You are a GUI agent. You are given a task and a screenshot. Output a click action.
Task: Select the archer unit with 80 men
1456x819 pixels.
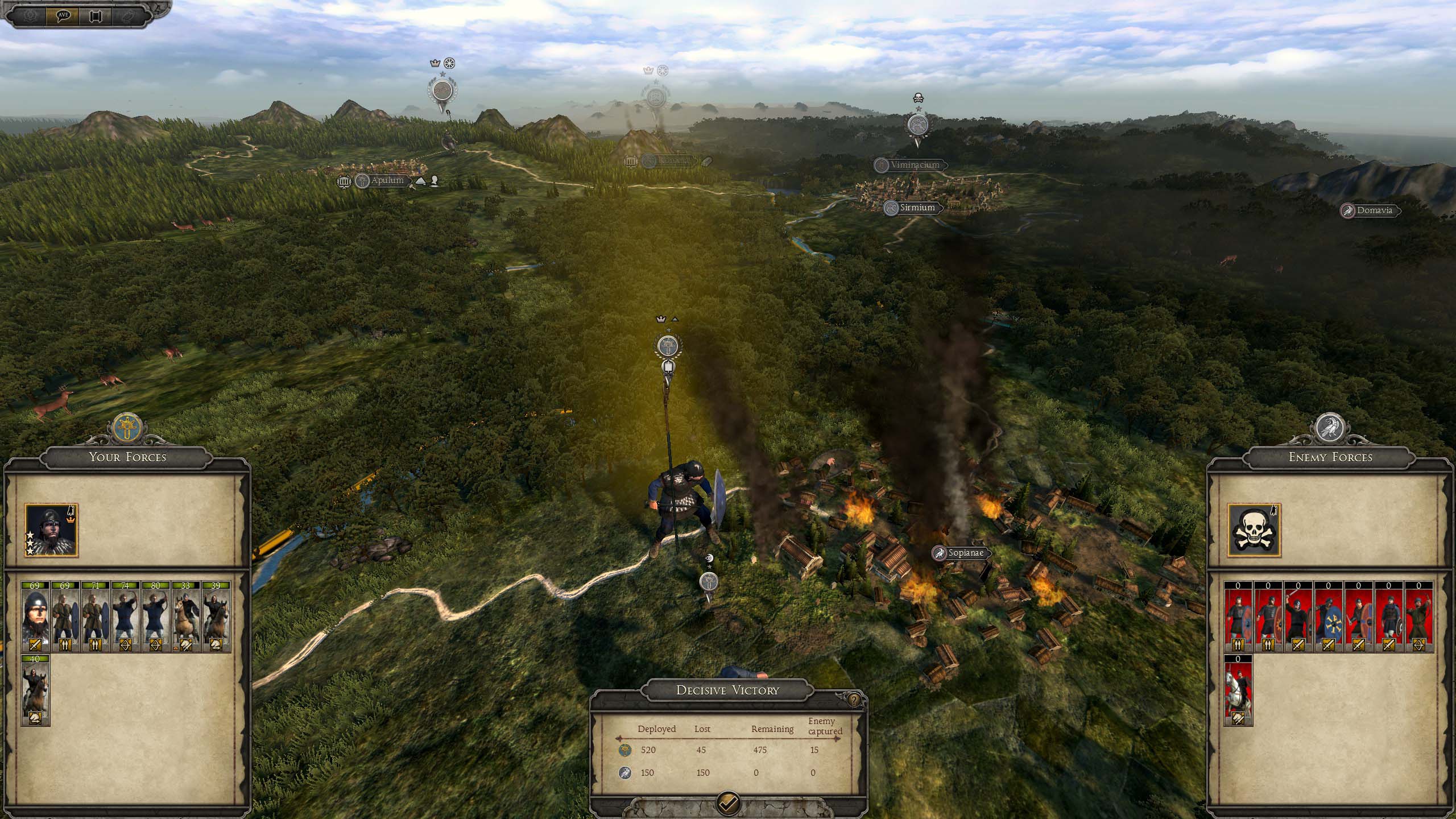[156, 616]
